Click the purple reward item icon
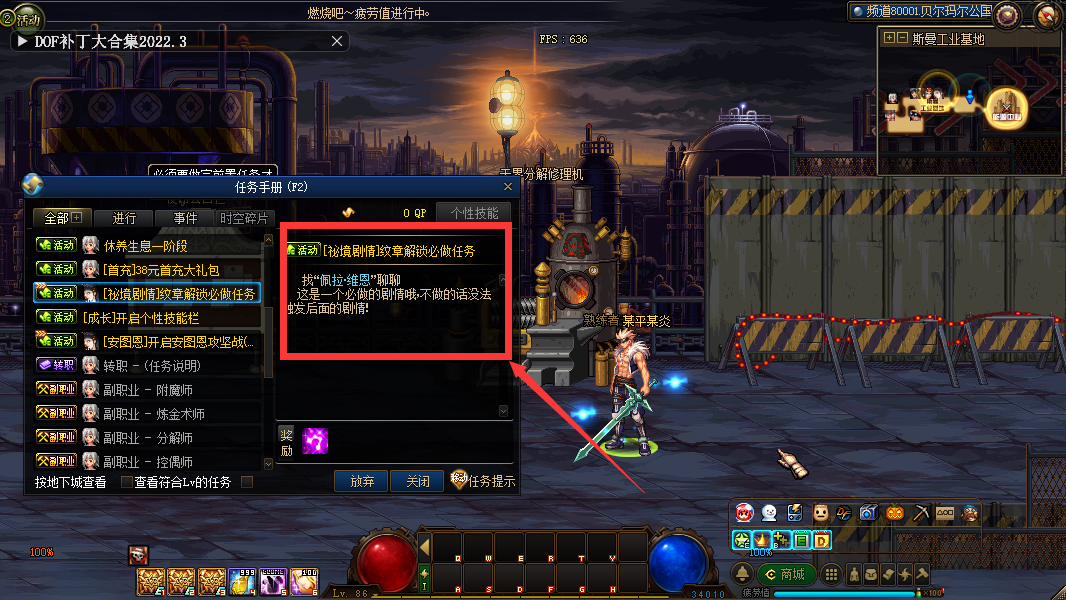 point(315,440)
